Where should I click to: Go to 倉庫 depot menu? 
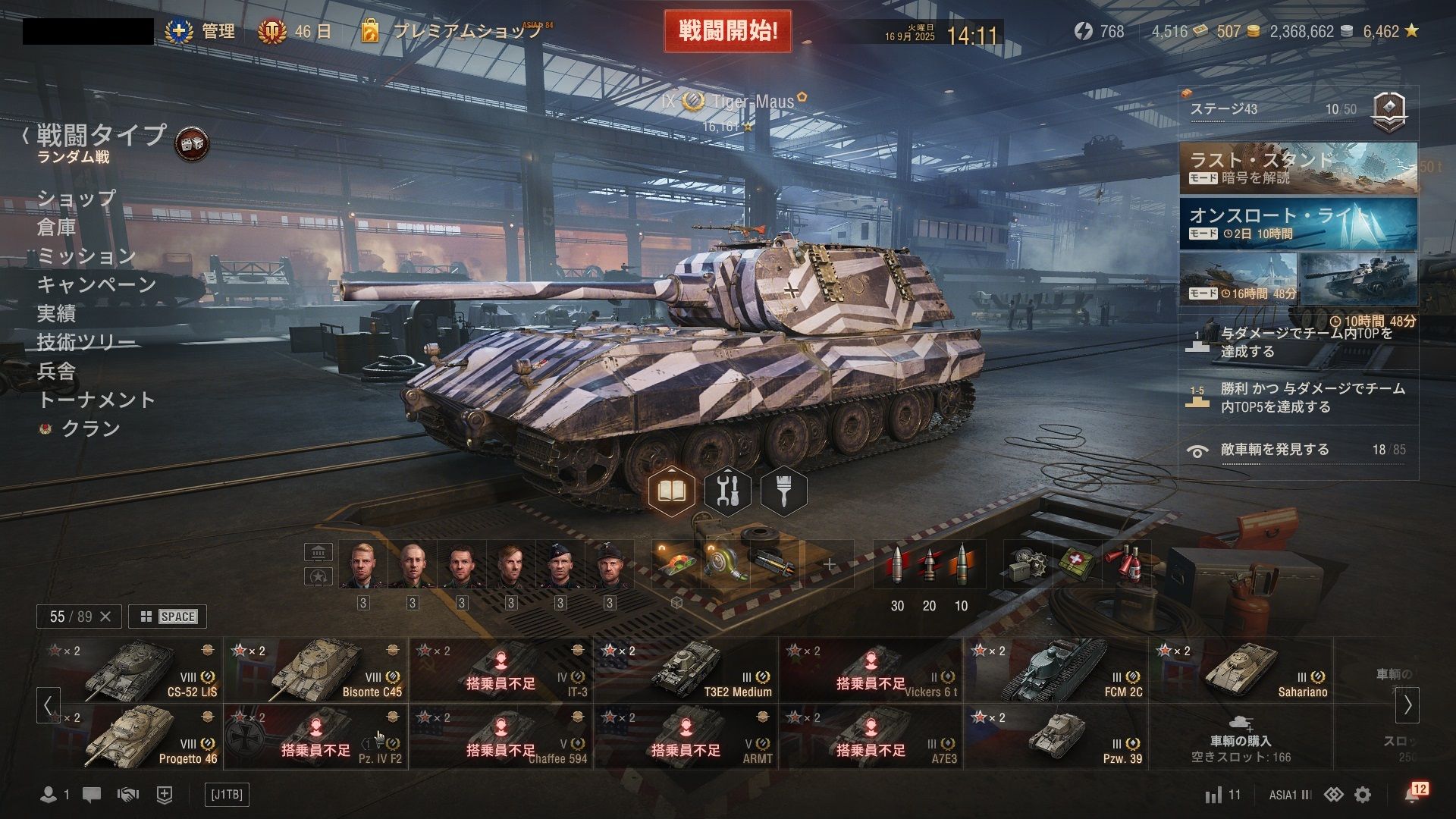(57, 227)
